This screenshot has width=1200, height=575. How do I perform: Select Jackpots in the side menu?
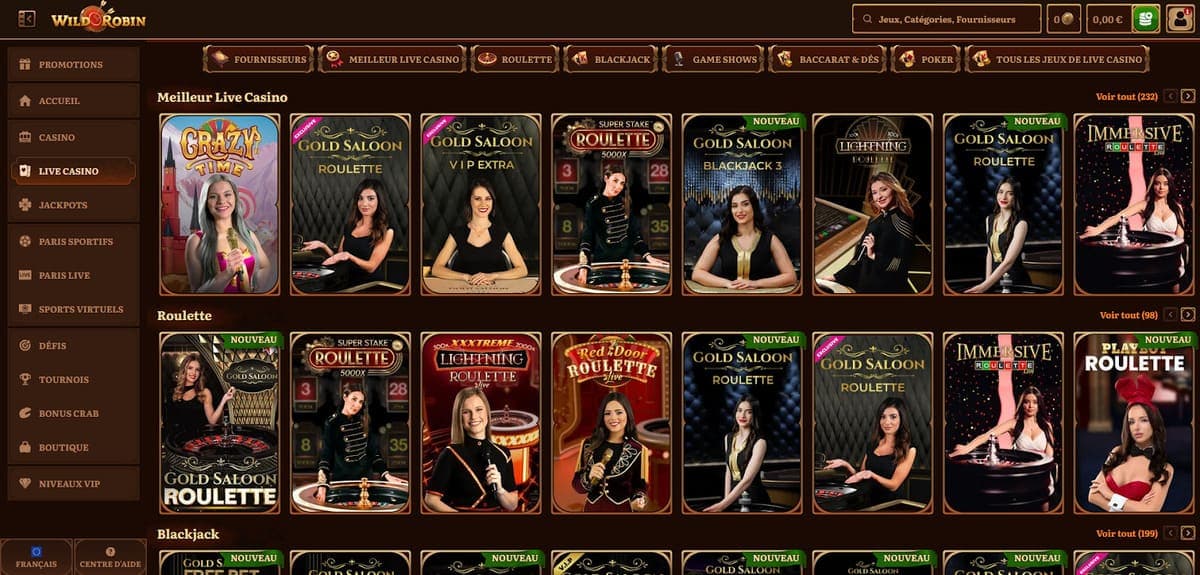click(x=72, y=205)
